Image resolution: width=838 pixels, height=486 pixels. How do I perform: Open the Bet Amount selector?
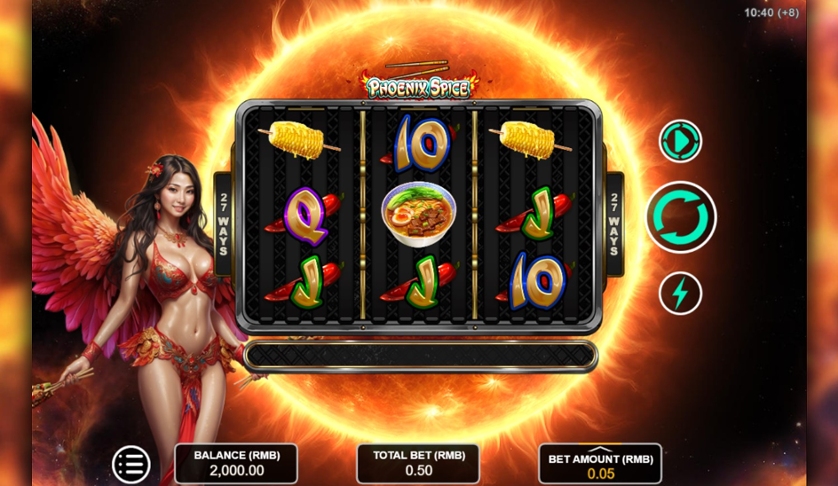pos(600,465)
